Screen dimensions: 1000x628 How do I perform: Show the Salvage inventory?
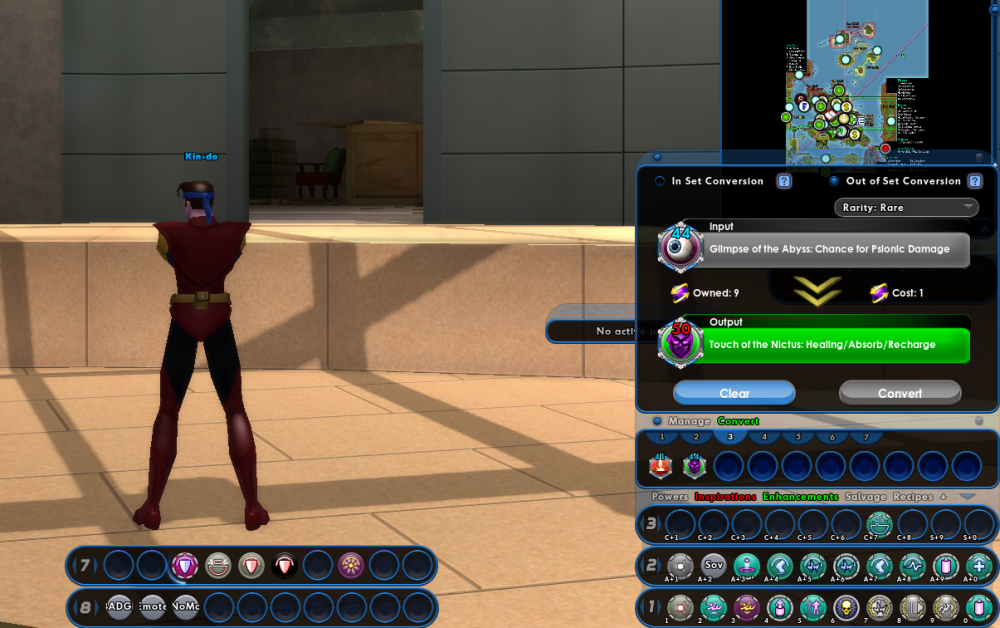pyautogui.click(x=866, y=497)
